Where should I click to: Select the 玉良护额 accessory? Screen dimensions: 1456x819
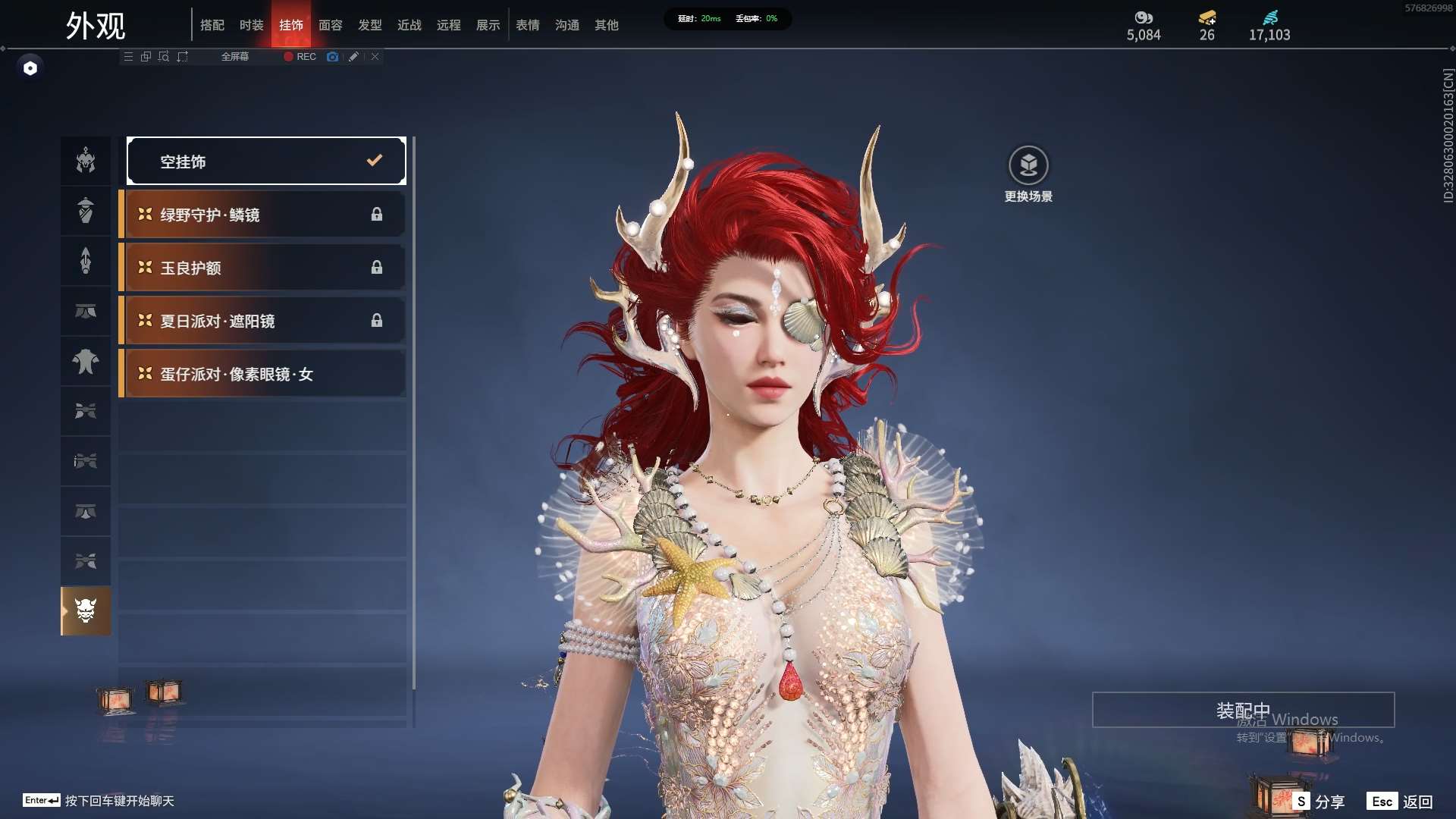click(262, 268)
